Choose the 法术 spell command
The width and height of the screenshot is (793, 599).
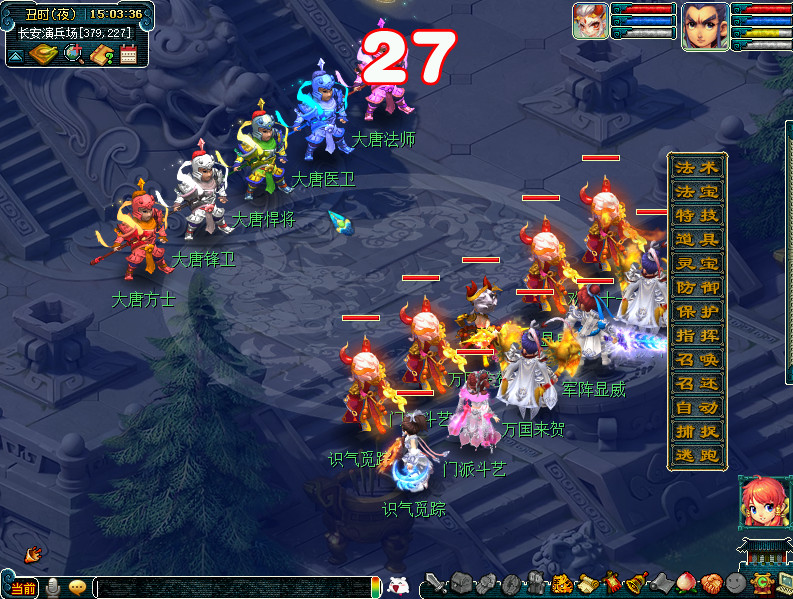697,167
